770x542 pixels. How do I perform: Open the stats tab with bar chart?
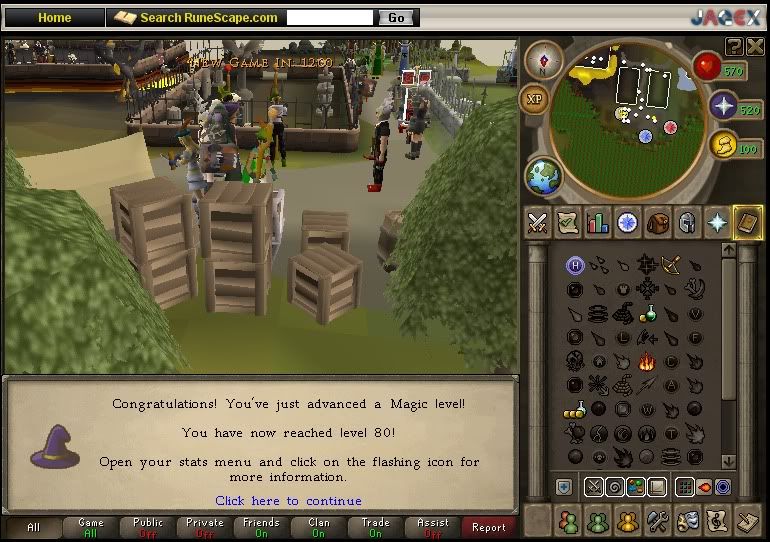coord(598,223)
